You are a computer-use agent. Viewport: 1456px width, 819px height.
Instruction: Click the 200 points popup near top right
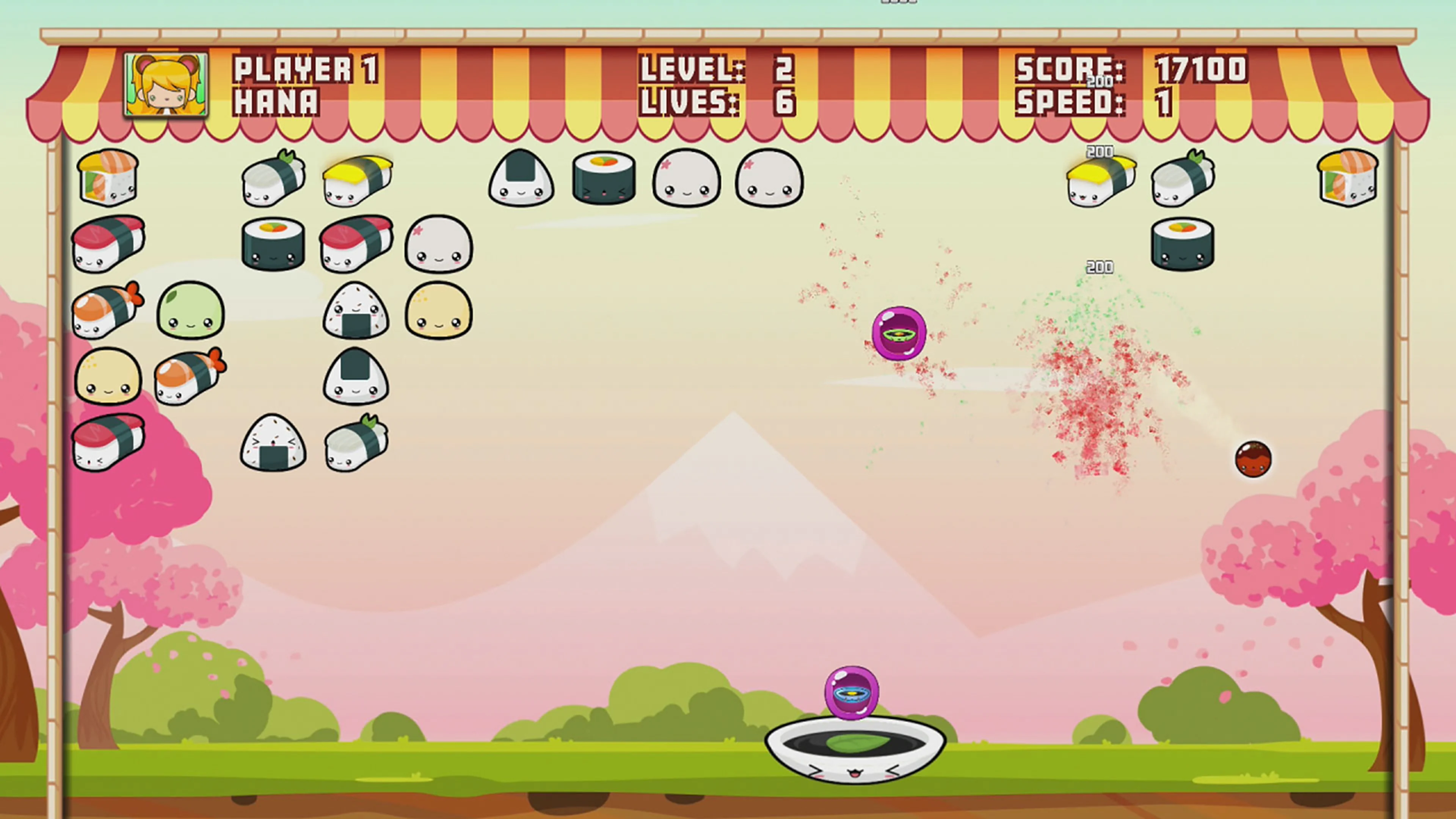pos(1099,152)
